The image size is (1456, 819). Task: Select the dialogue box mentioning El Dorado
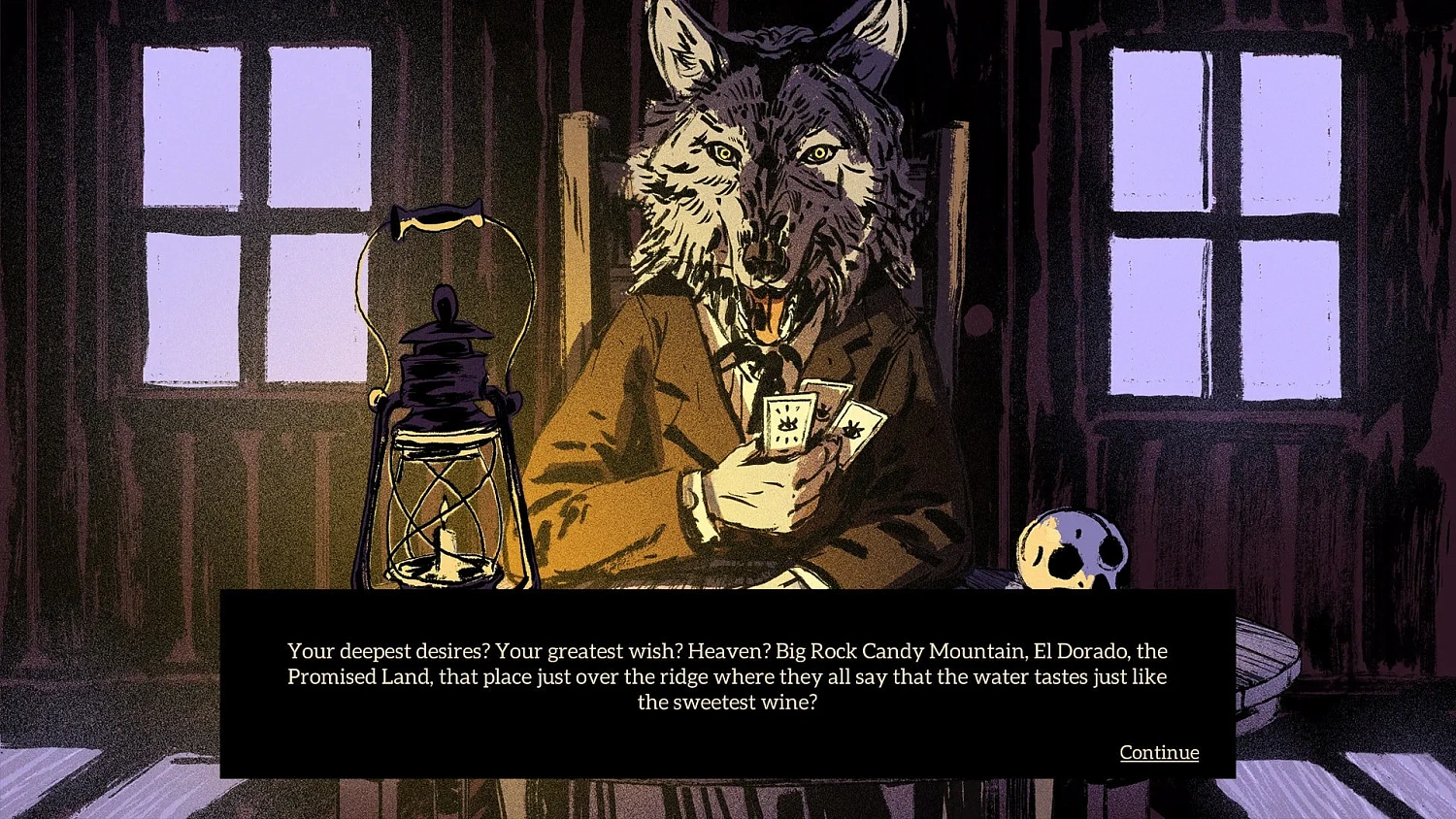[x=726, y=679]
